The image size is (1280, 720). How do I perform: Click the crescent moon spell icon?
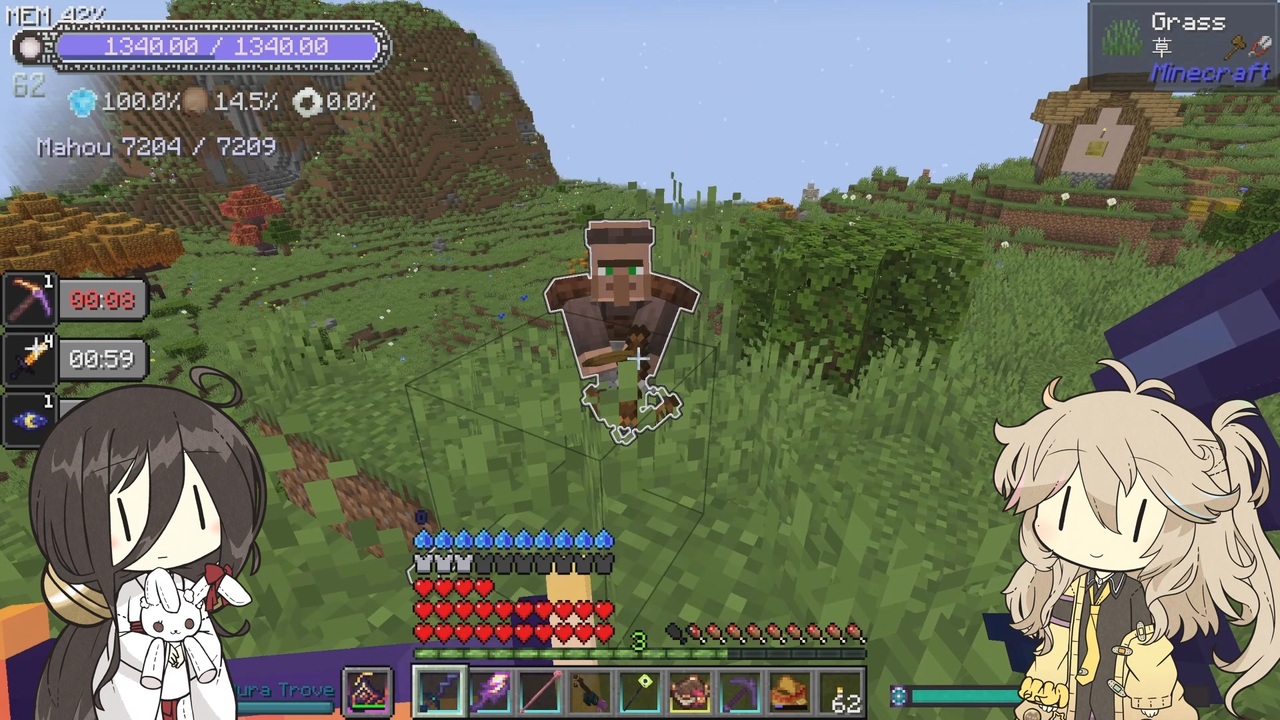30,418
